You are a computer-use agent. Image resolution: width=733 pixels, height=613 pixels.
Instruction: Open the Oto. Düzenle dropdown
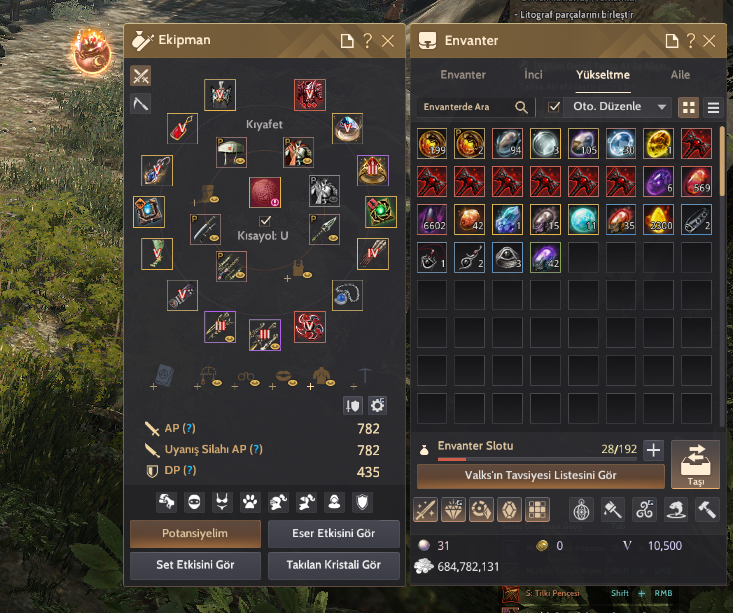tap(620, 107)
